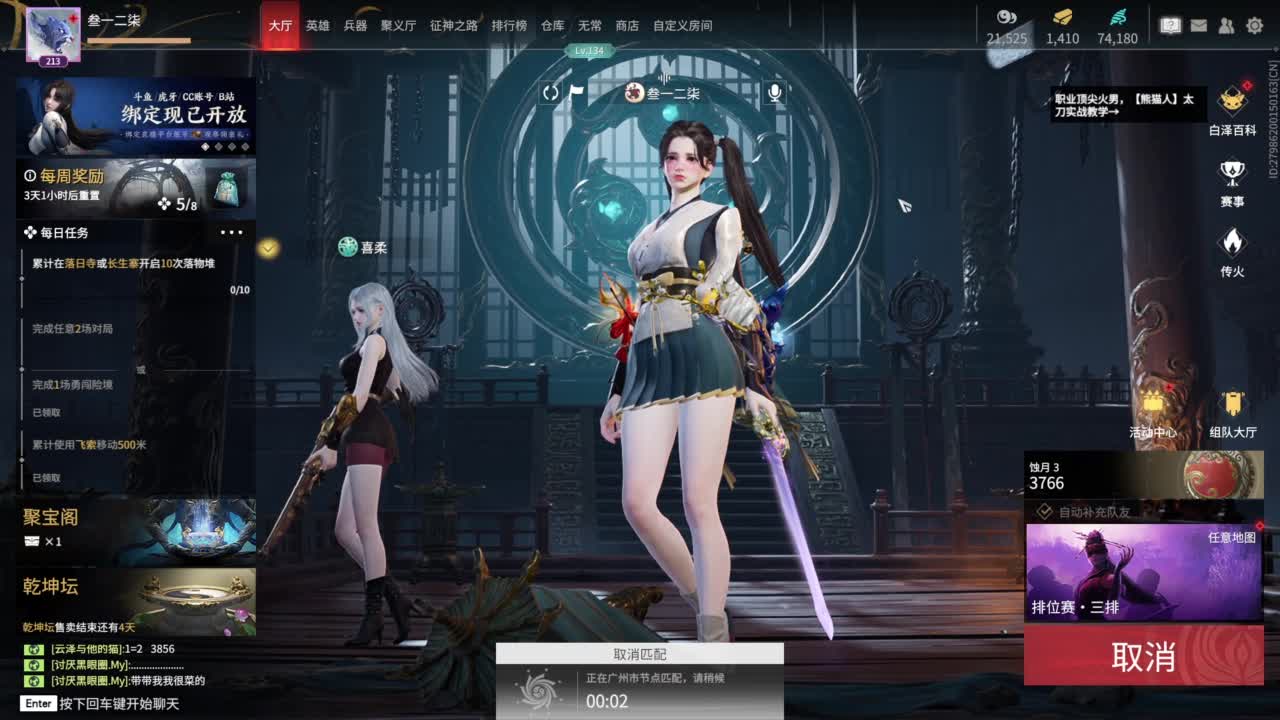
Task: Open the mail inbox icon
Action: click(1199, 25)
